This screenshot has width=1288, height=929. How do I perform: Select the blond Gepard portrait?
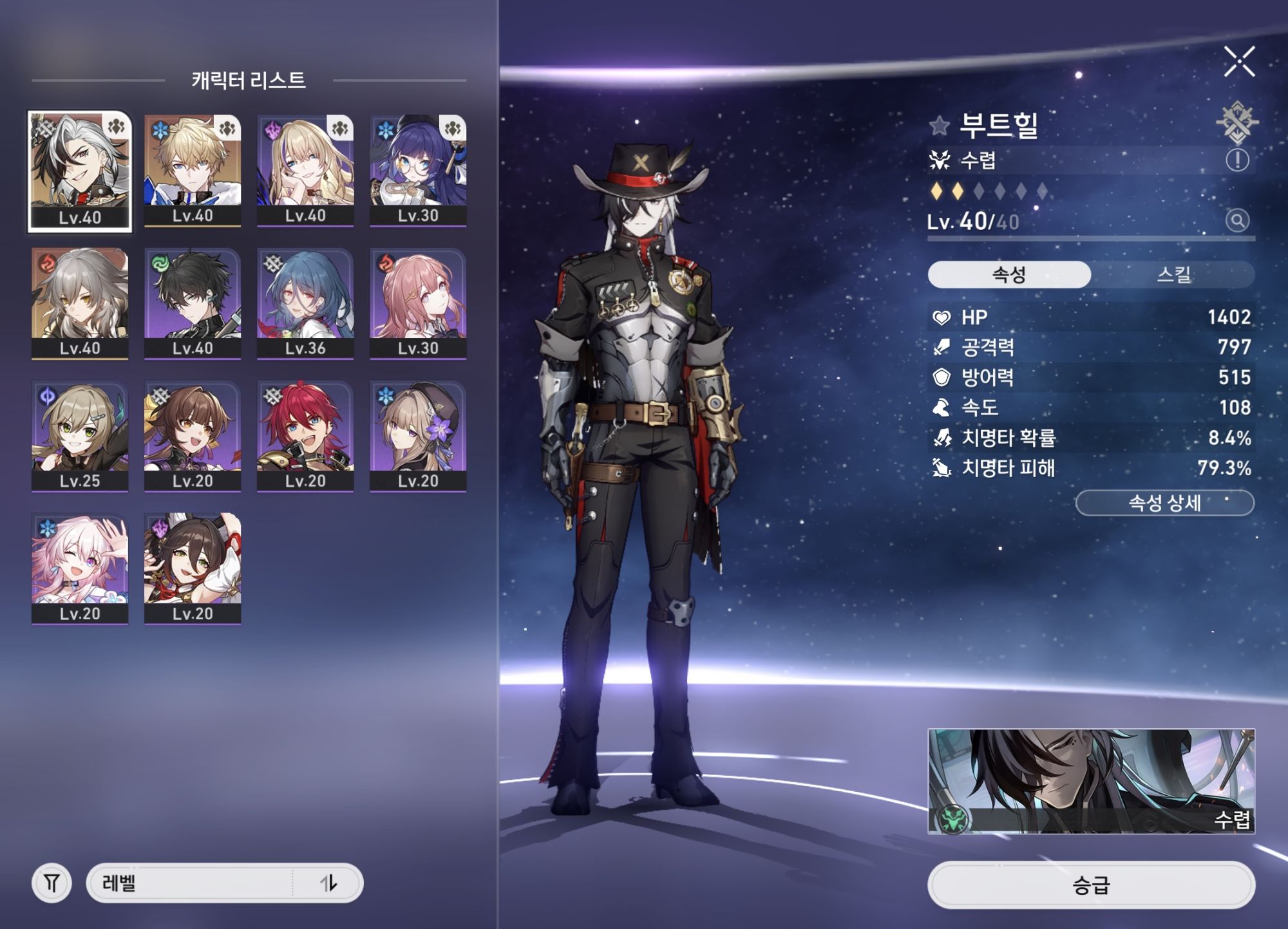click(x=193, y=170)
